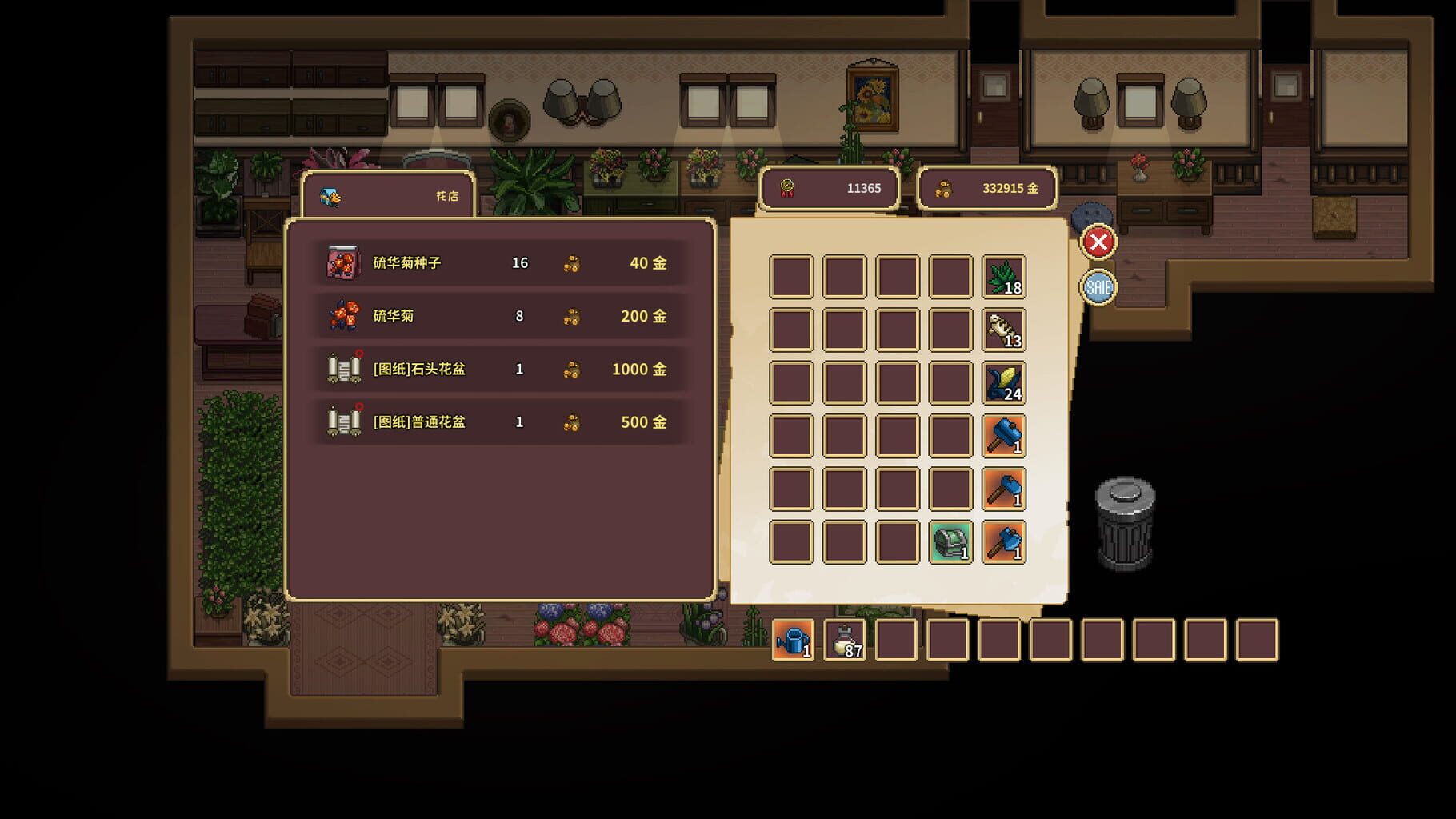Click the 硫华菊种子 seed packet icon
The width and height of the screenshot is (1456, 819).
pos(342,262)
